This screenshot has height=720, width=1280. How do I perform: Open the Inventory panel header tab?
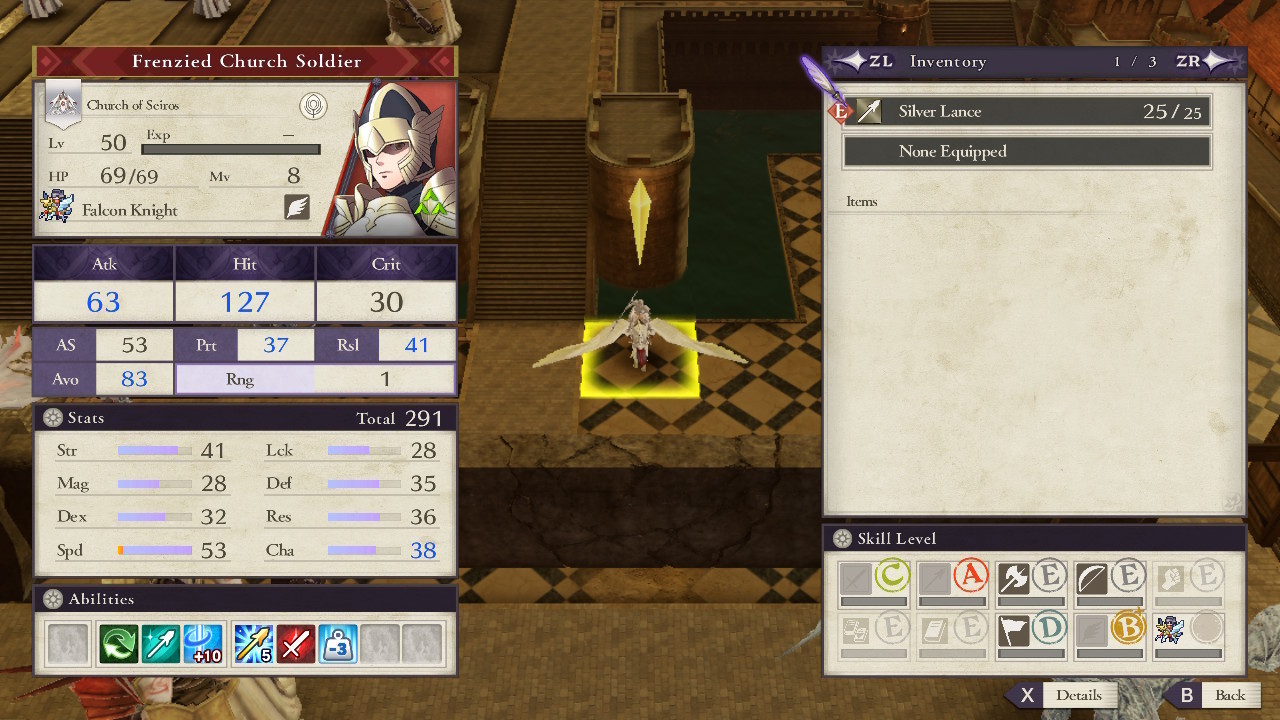[x=947, y=61]
